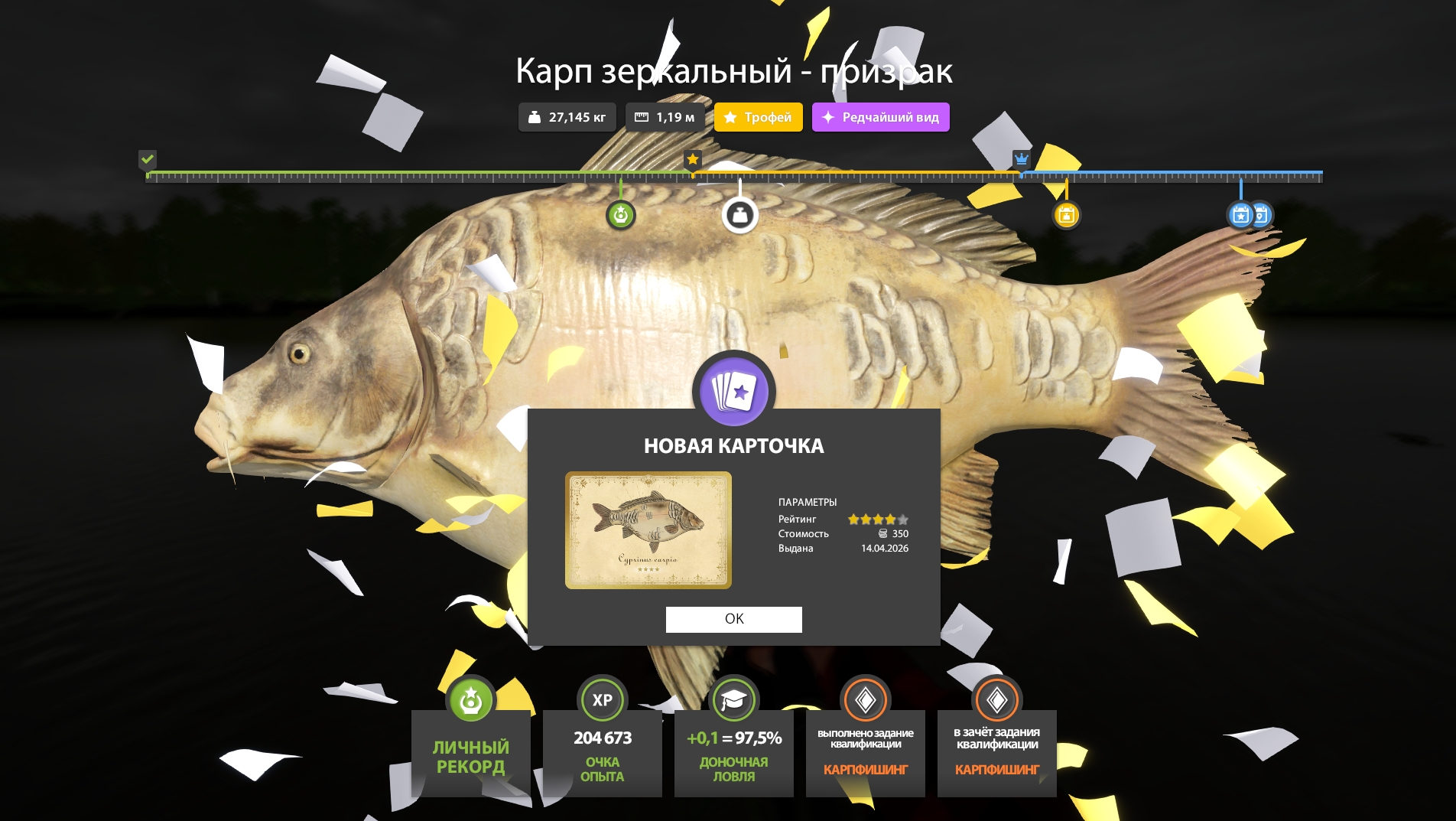Select the white weight marker on timeline
The width and height of the screenshot is (1456, 821).
click(739, 216)
